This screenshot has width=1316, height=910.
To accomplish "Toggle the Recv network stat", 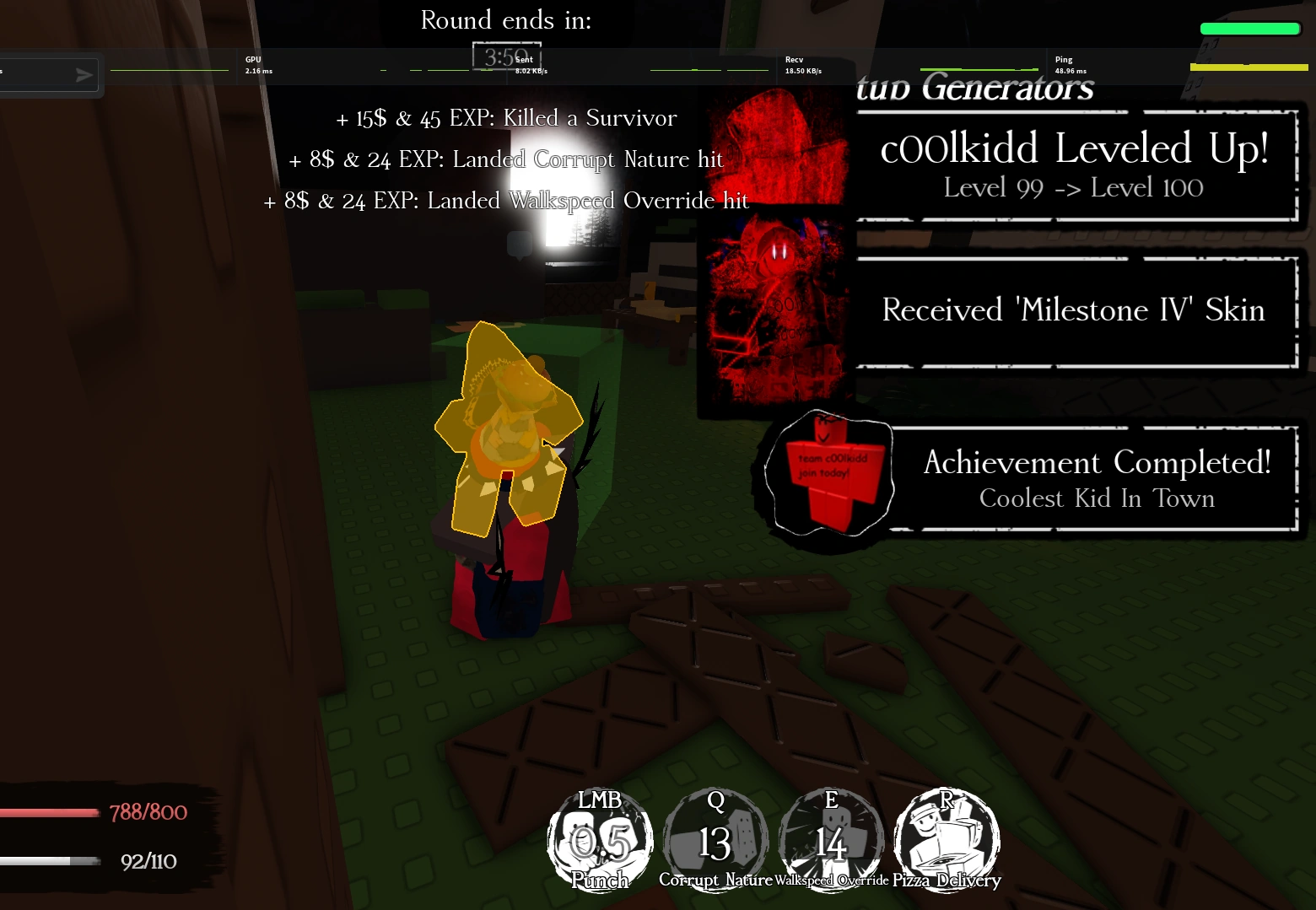I will point(794,65).
